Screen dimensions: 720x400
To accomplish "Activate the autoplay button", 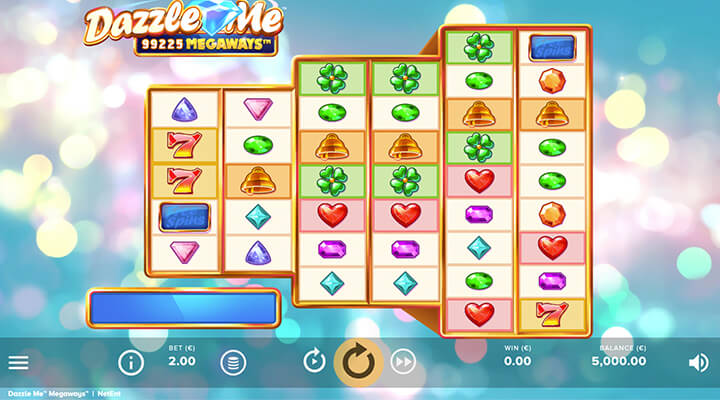I will (x=314, y=361).
